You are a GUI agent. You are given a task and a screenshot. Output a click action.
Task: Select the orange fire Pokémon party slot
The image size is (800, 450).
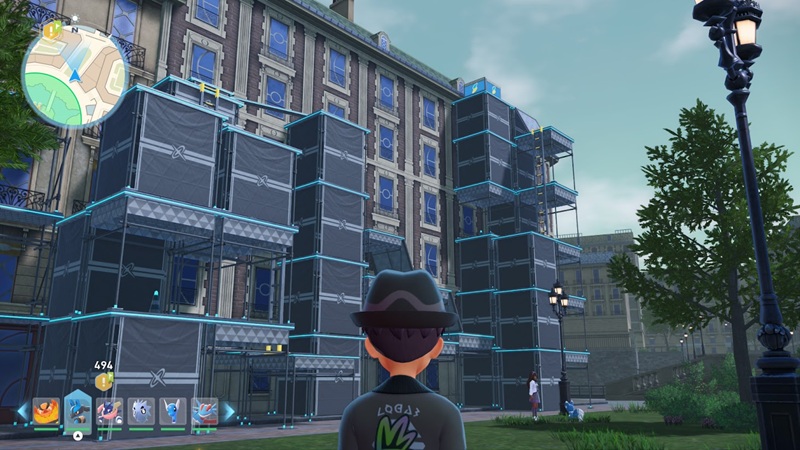point(47,411)
